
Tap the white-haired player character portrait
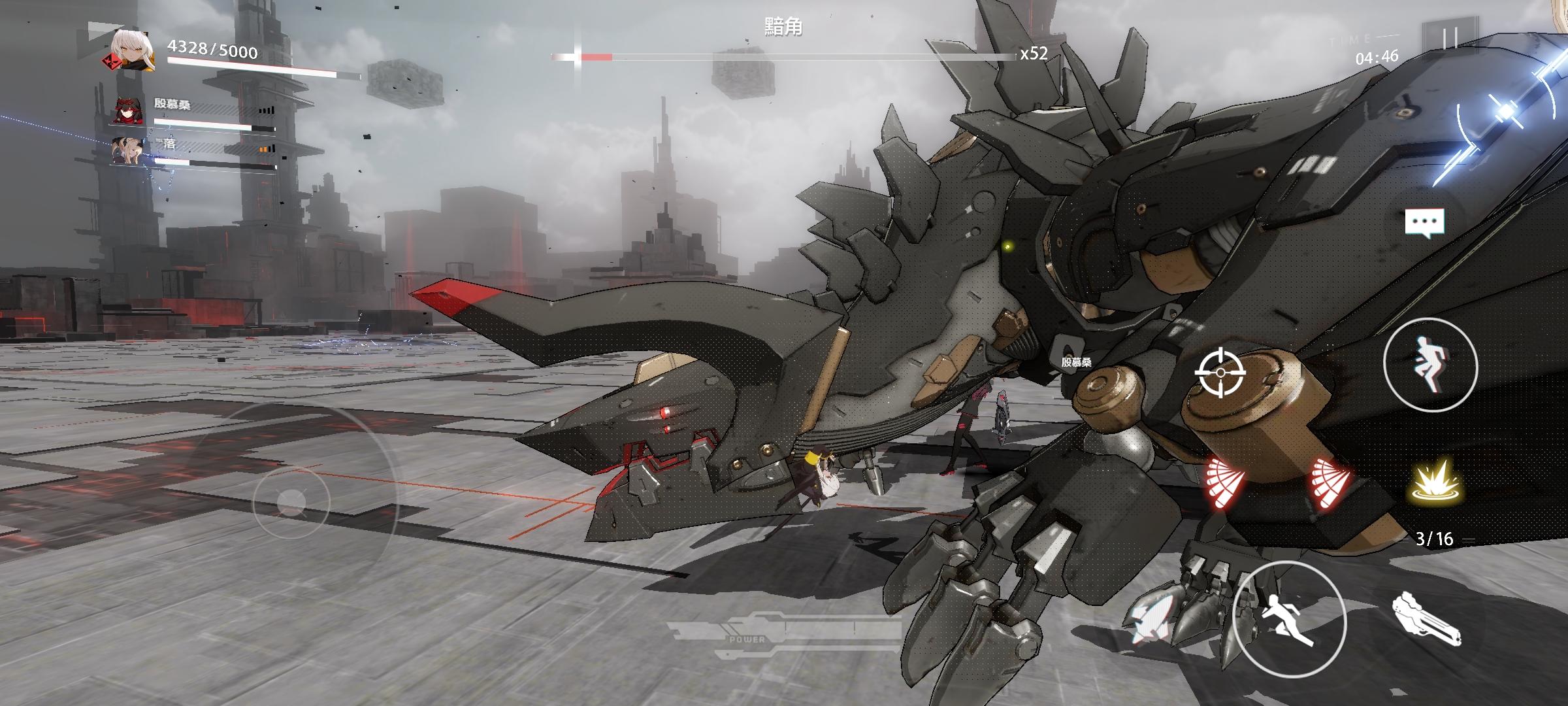point(133,50)
